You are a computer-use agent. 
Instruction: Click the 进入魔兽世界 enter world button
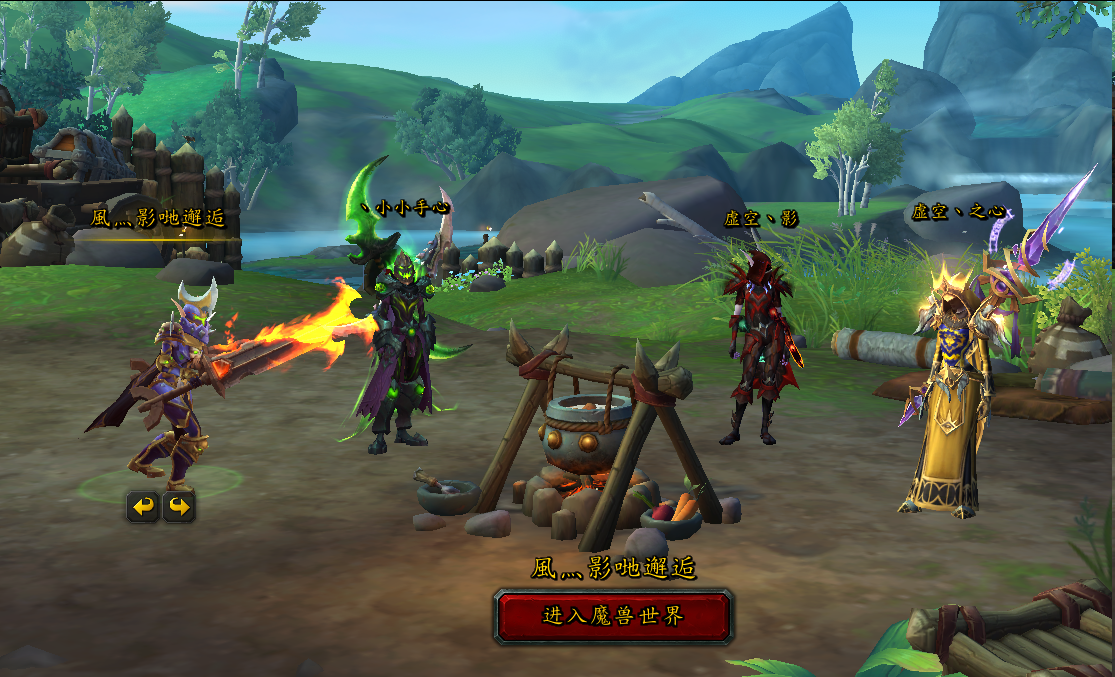613,616
